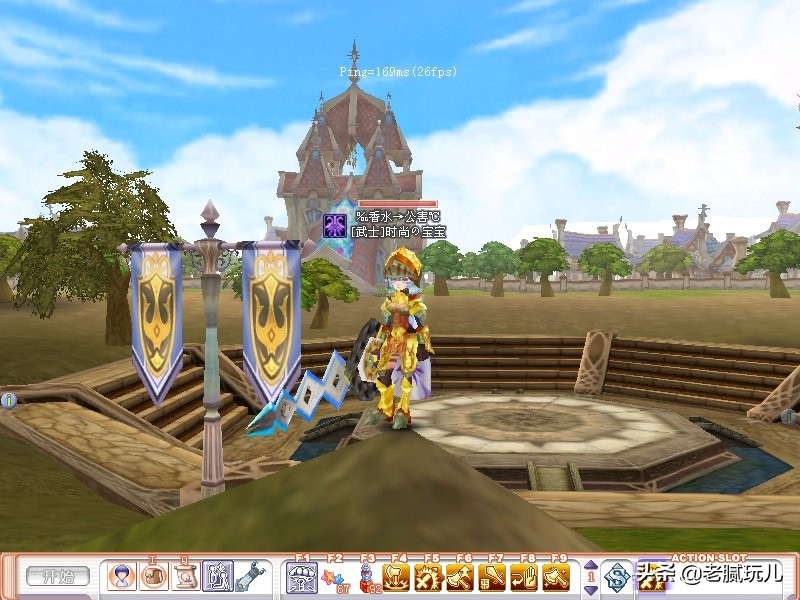The width and height of the screenshot is (800, 600).
Task: Click the green info orb at left edge
Action: click(8, 401)
